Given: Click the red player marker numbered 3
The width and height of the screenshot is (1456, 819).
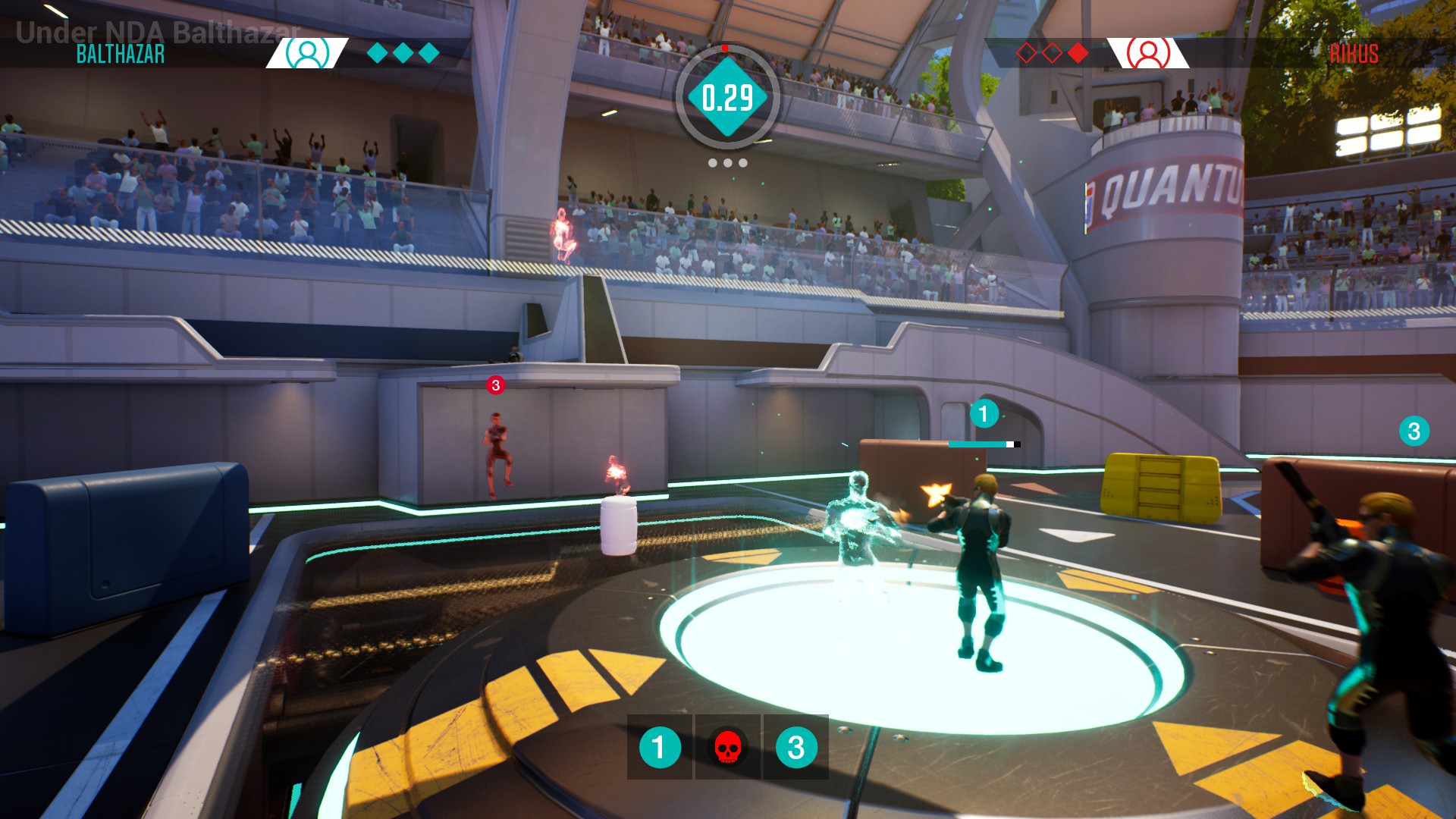Looking at the screenshot, I should 497,384.
